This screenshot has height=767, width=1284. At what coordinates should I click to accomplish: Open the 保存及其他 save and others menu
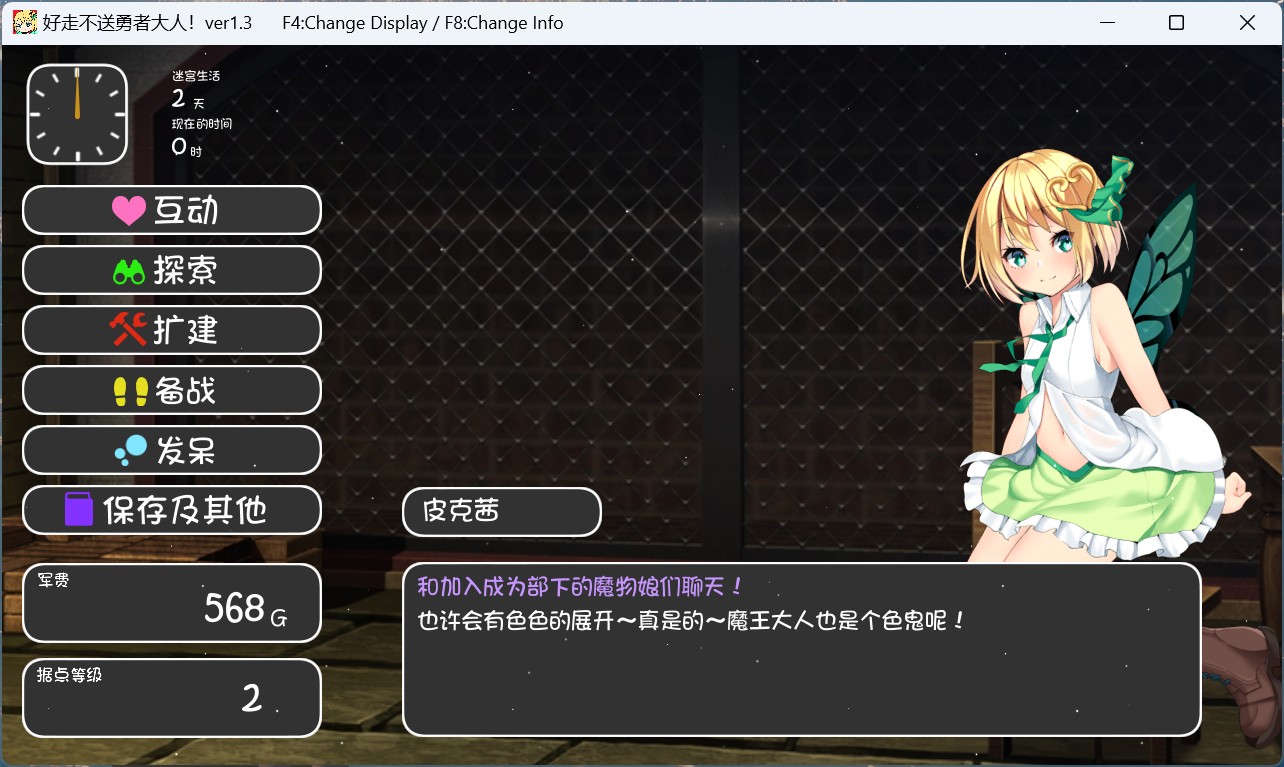pyautogui.click(x=171, y=510)
